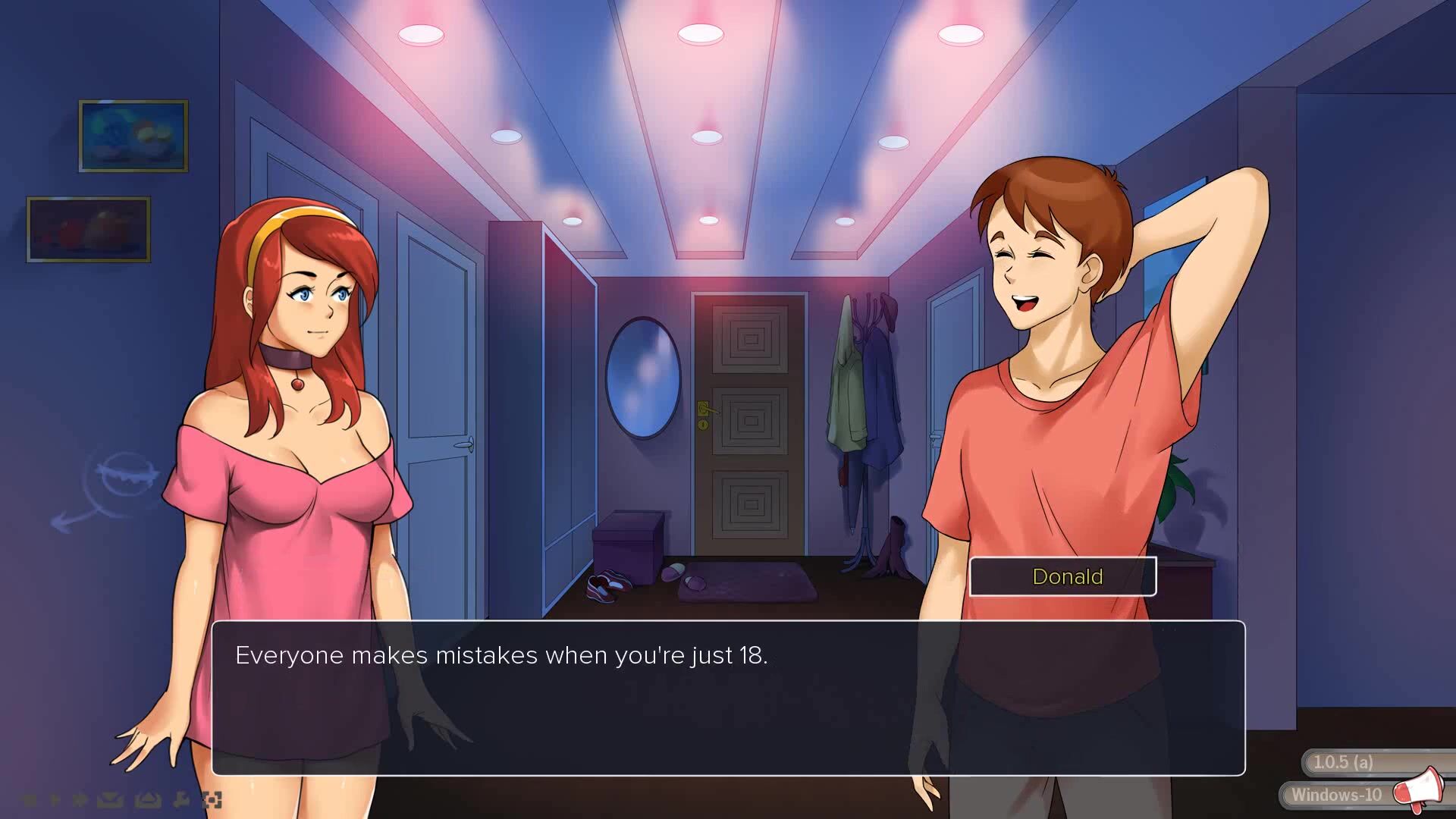Open the save menu via tray-down icon
Screen dimensions: 1456x819
(x=110, y=799)
